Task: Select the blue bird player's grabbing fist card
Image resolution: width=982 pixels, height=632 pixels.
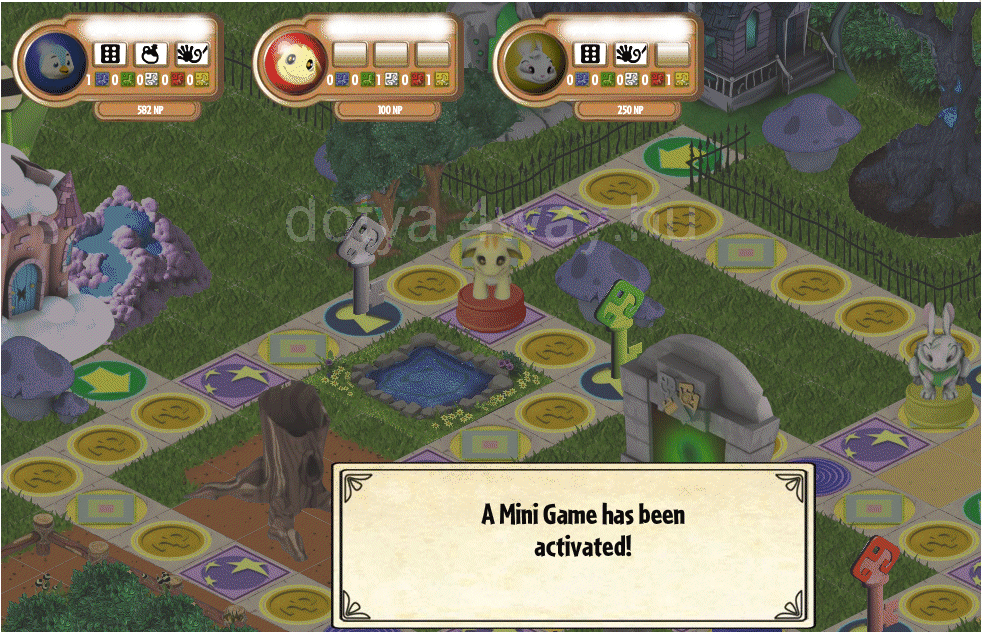Action: 150,53
